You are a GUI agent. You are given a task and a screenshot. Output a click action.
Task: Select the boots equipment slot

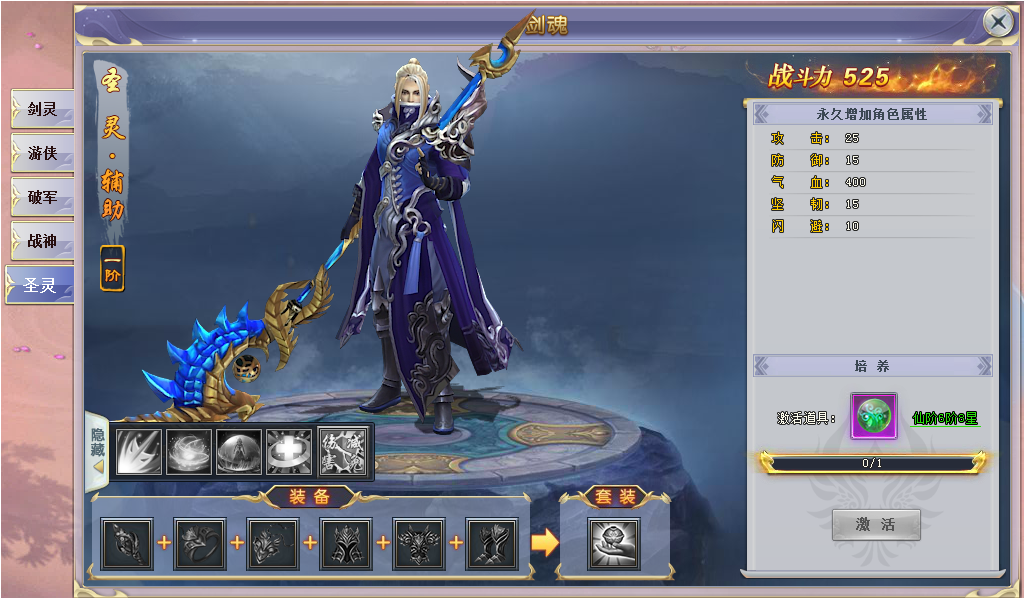(492, 543)
